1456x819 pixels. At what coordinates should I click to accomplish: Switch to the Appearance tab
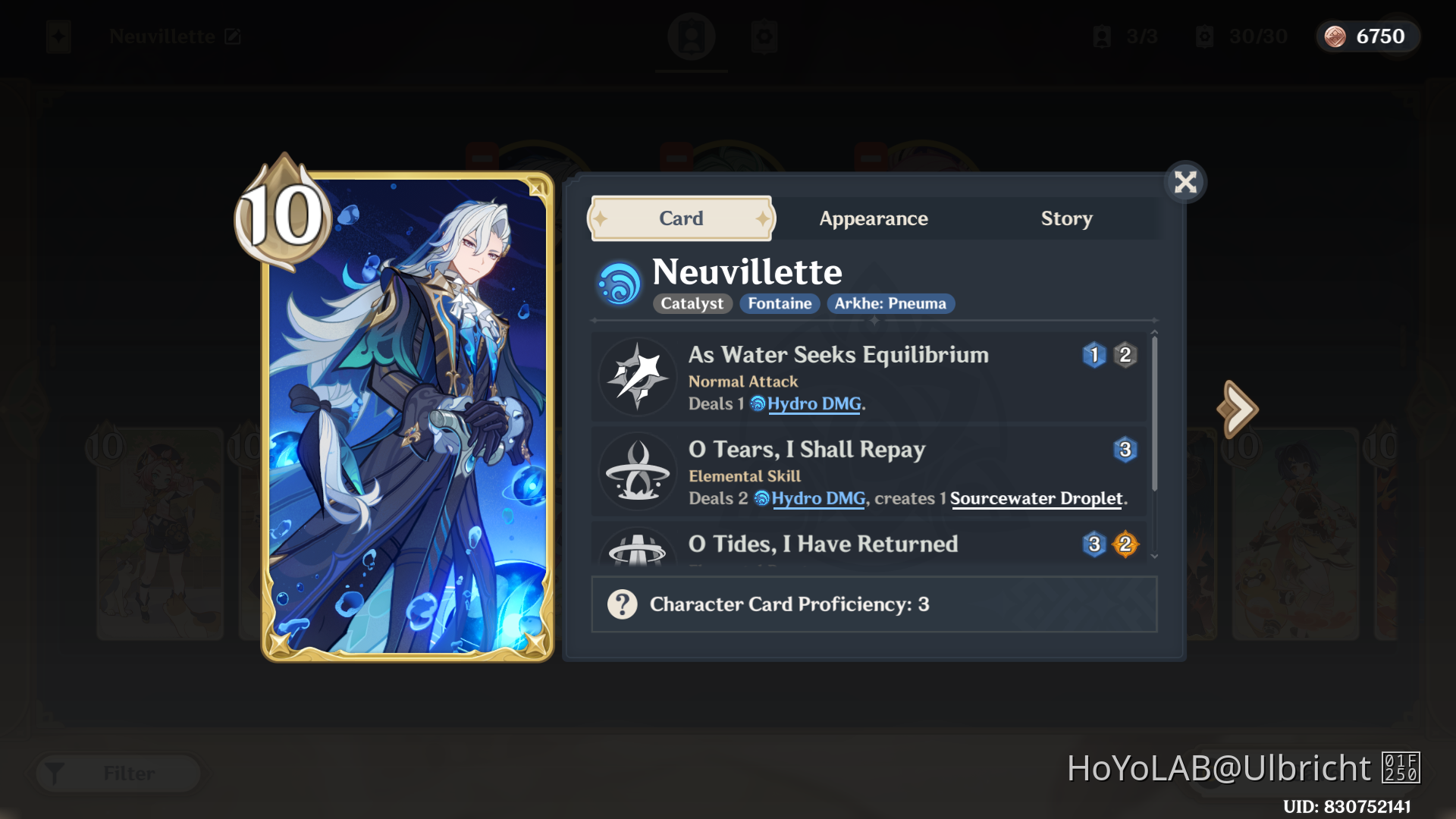coord(873,218)
